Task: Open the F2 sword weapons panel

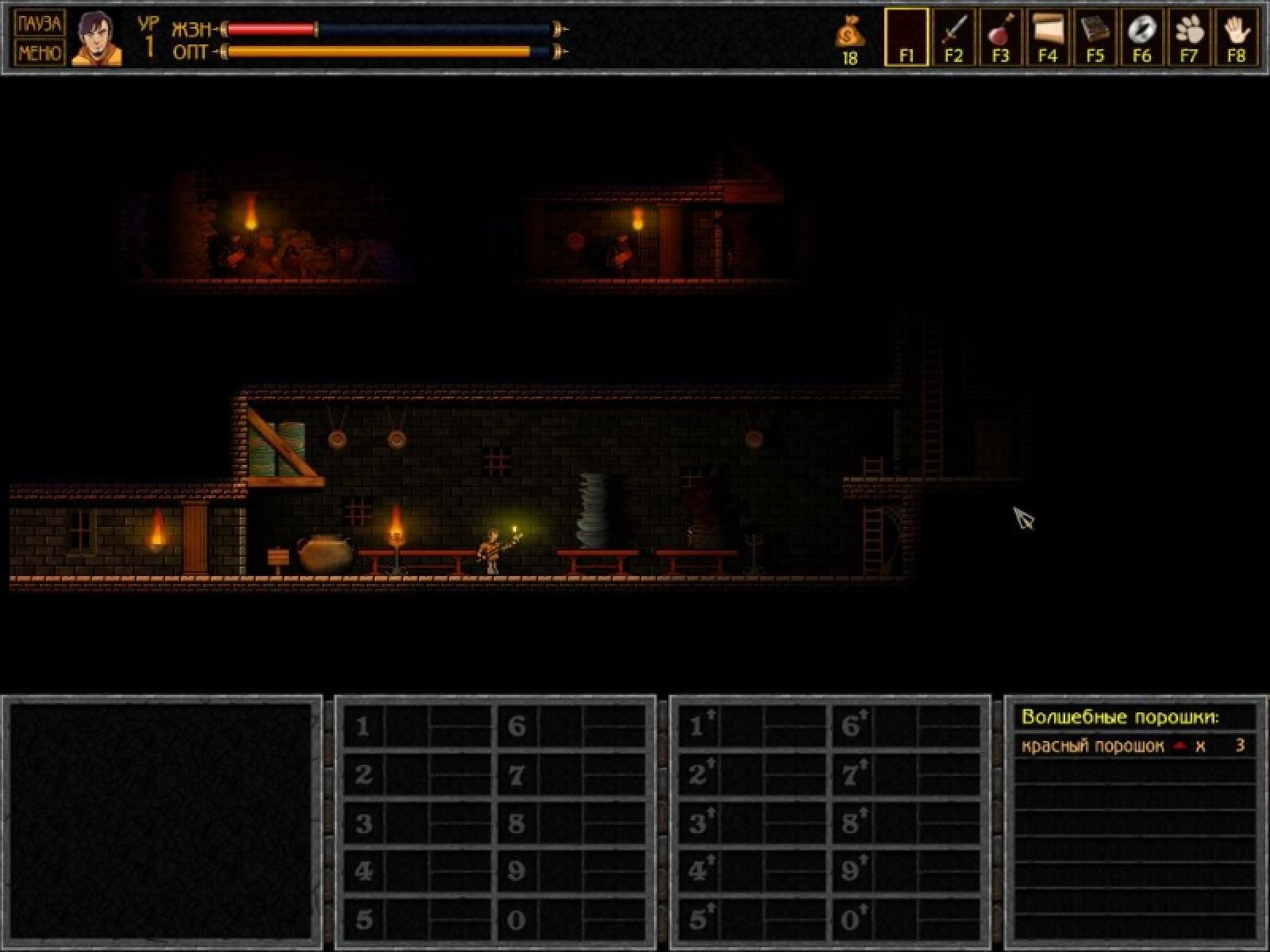Action: [x=953, y=36]
